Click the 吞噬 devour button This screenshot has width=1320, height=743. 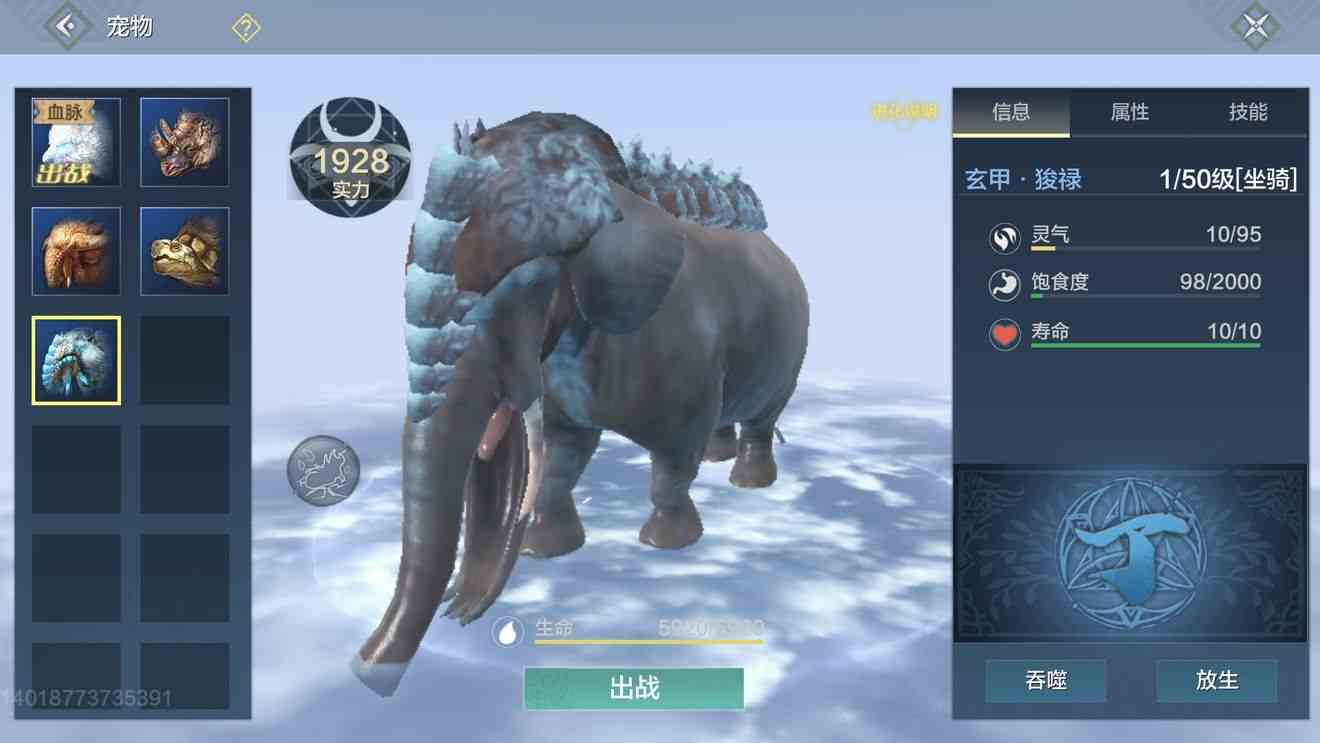(x=1045, y=680)
